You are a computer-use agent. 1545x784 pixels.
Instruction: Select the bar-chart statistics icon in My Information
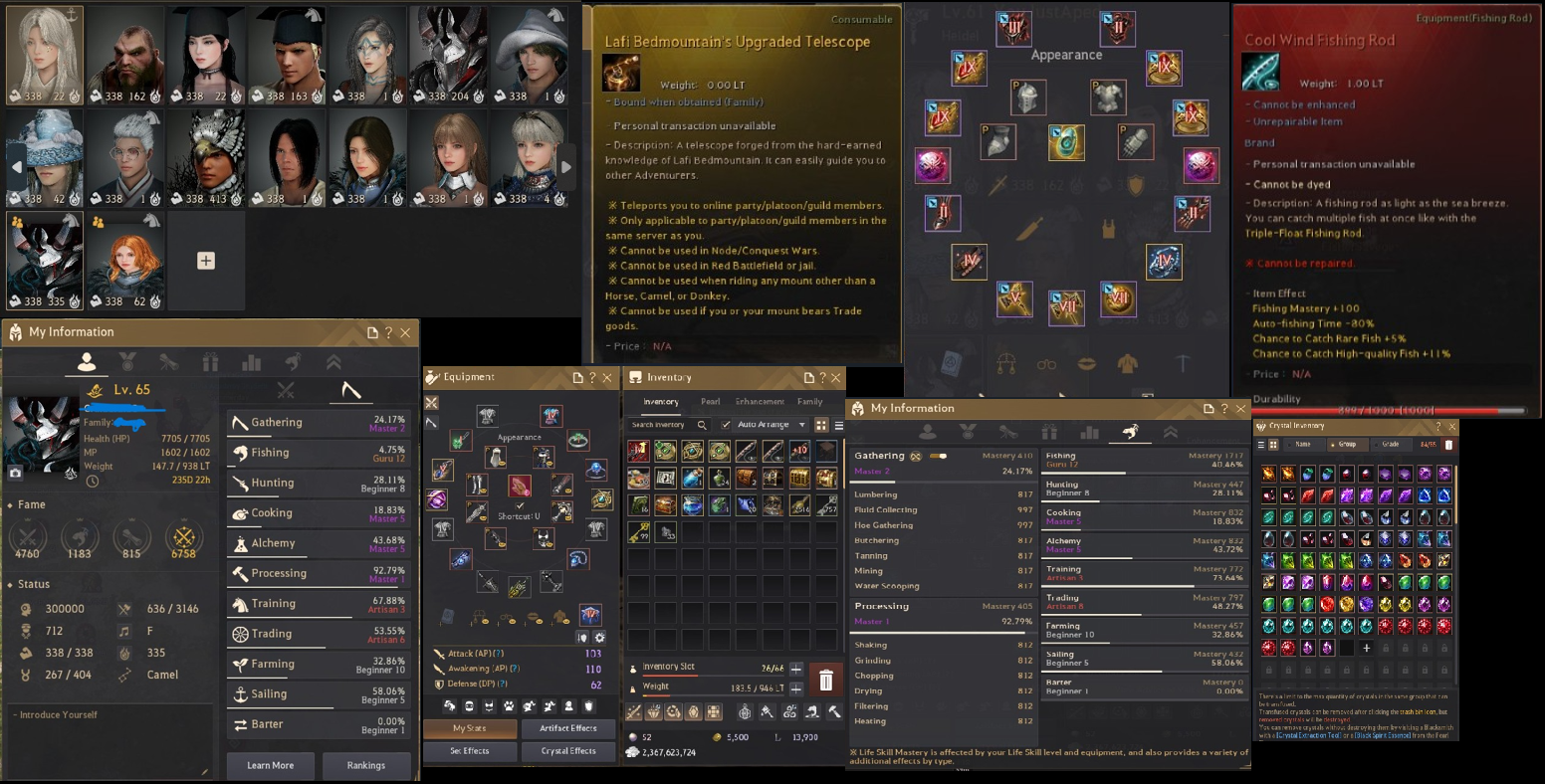(251, 363)
